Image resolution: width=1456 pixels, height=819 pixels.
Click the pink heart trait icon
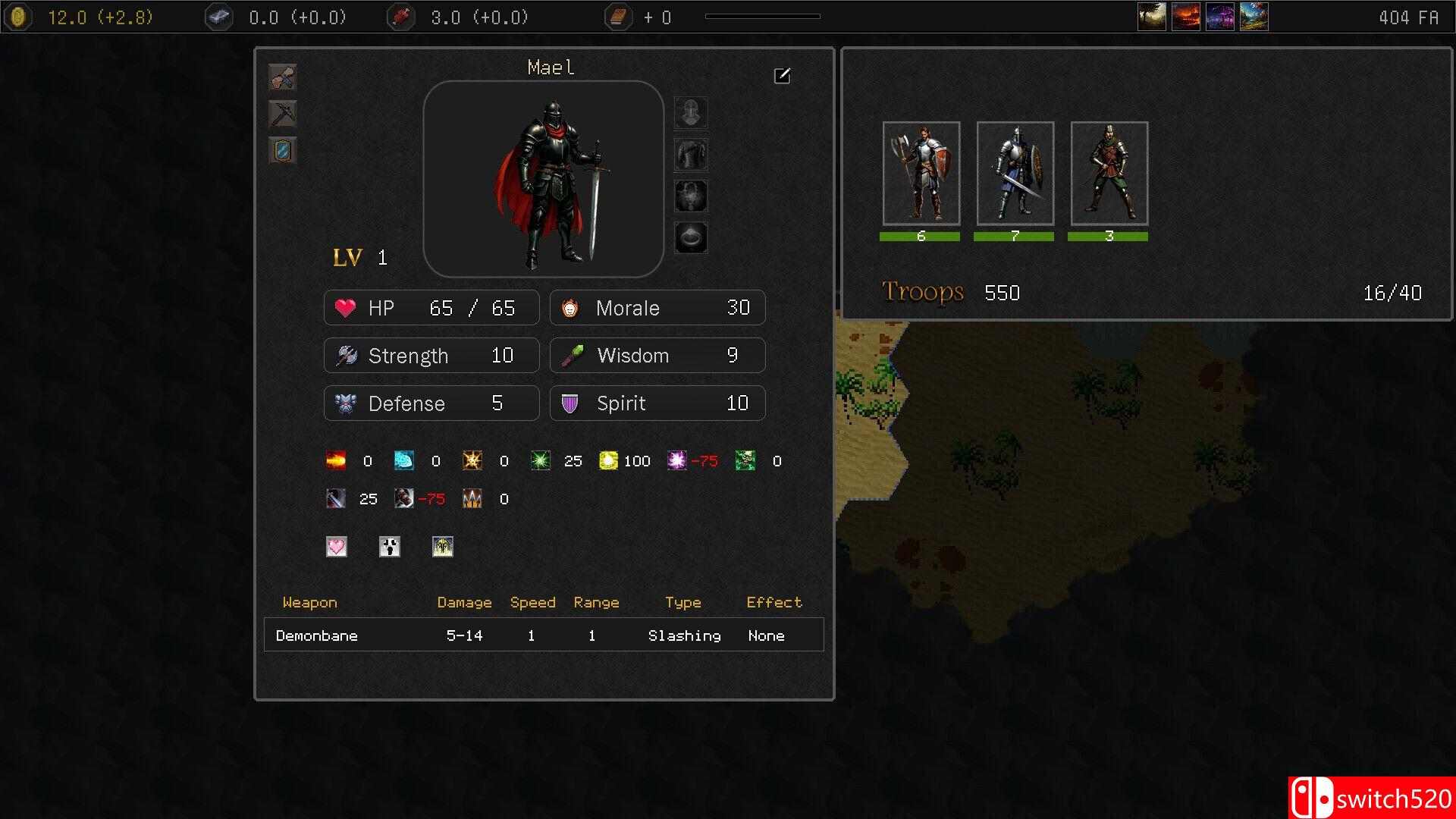337,547
